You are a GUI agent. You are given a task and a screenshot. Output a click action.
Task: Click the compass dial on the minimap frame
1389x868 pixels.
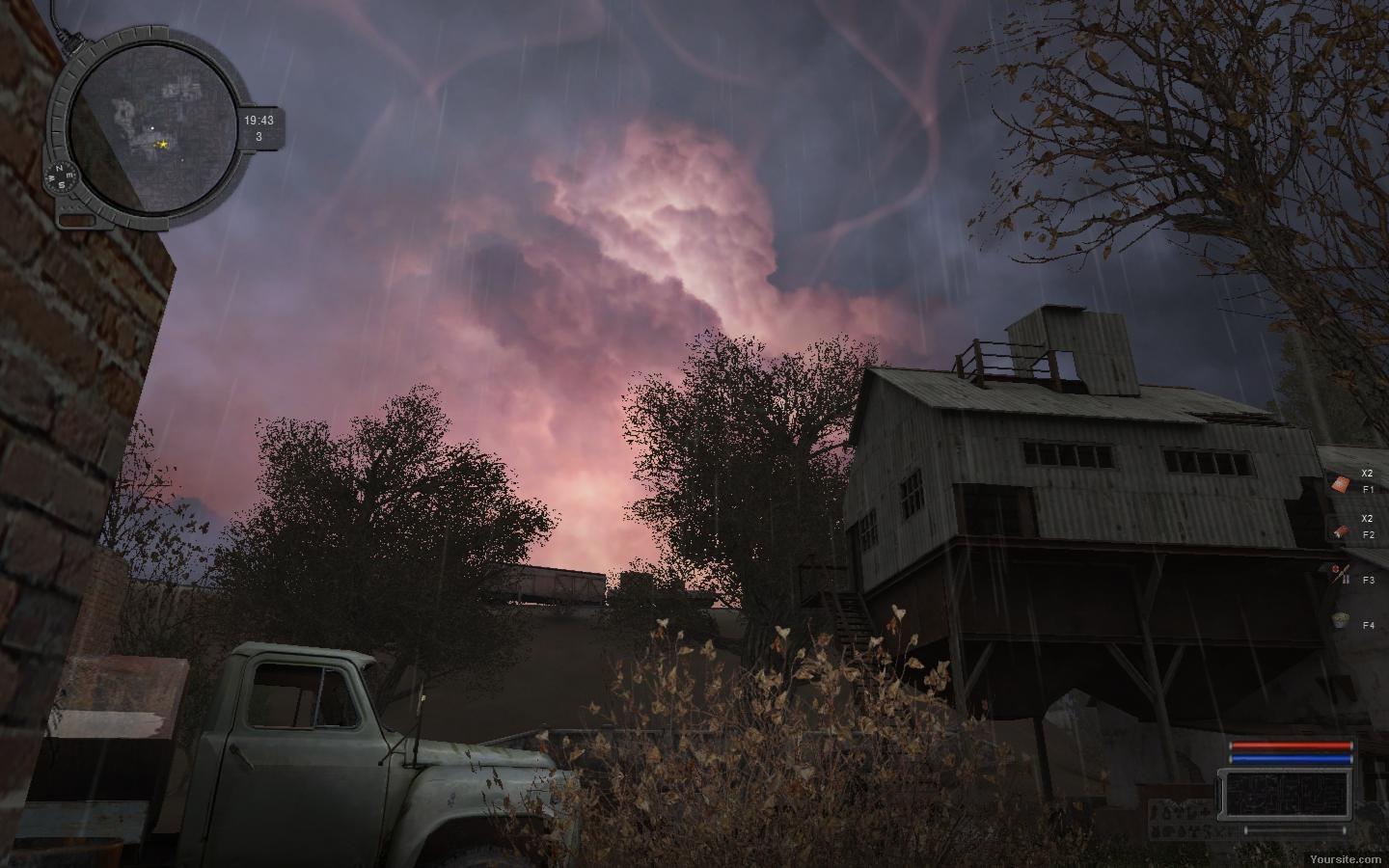point(61,179)
